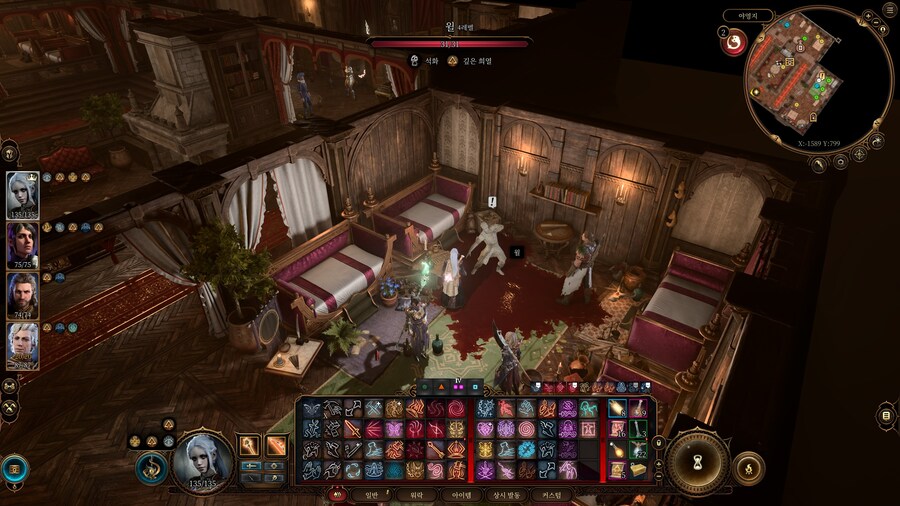
Task: Select the main-hand melee weapon slot
Action: tap(249, 446)
